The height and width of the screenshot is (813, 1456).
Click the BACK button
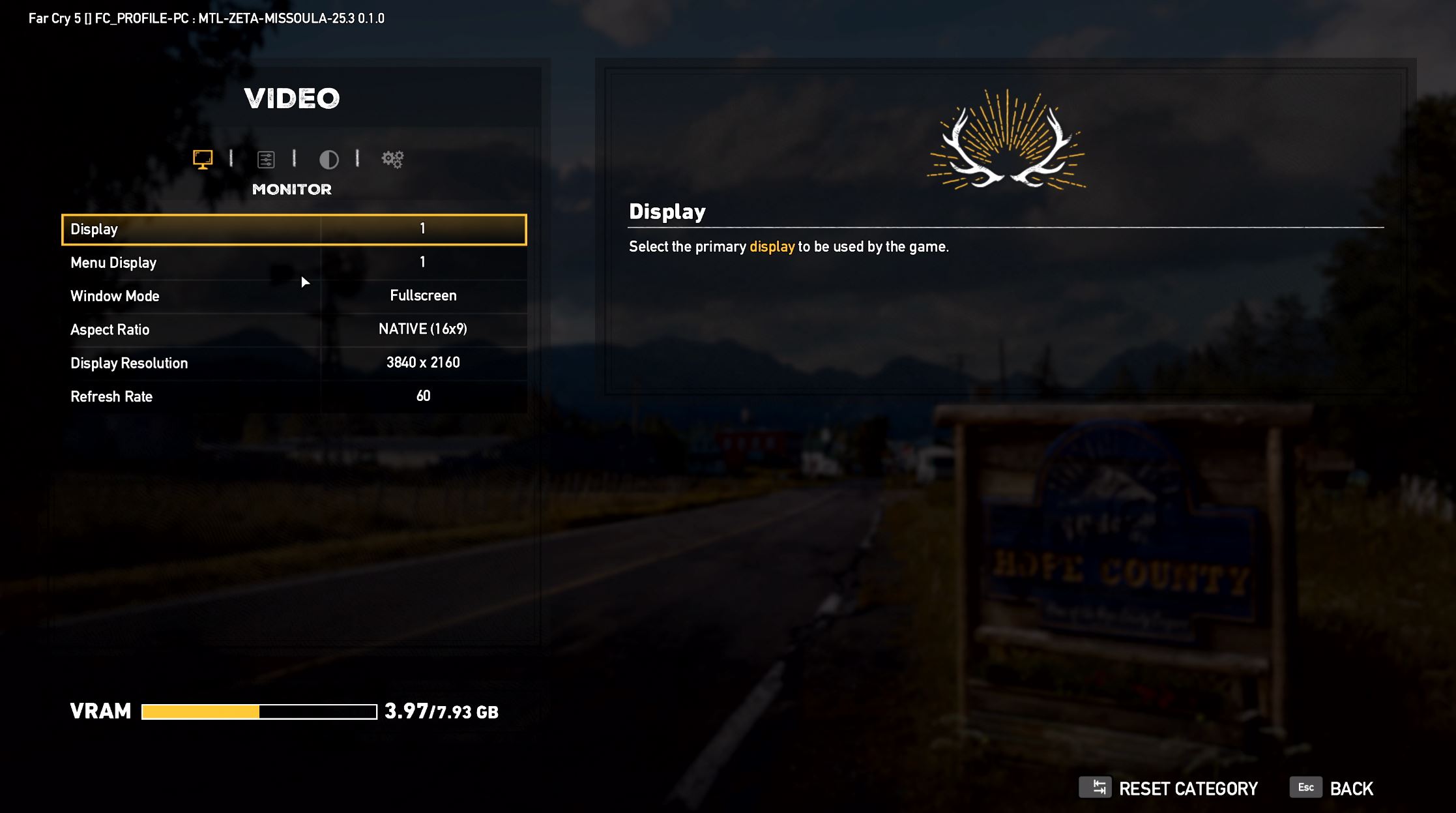[x=1352, y=788]
